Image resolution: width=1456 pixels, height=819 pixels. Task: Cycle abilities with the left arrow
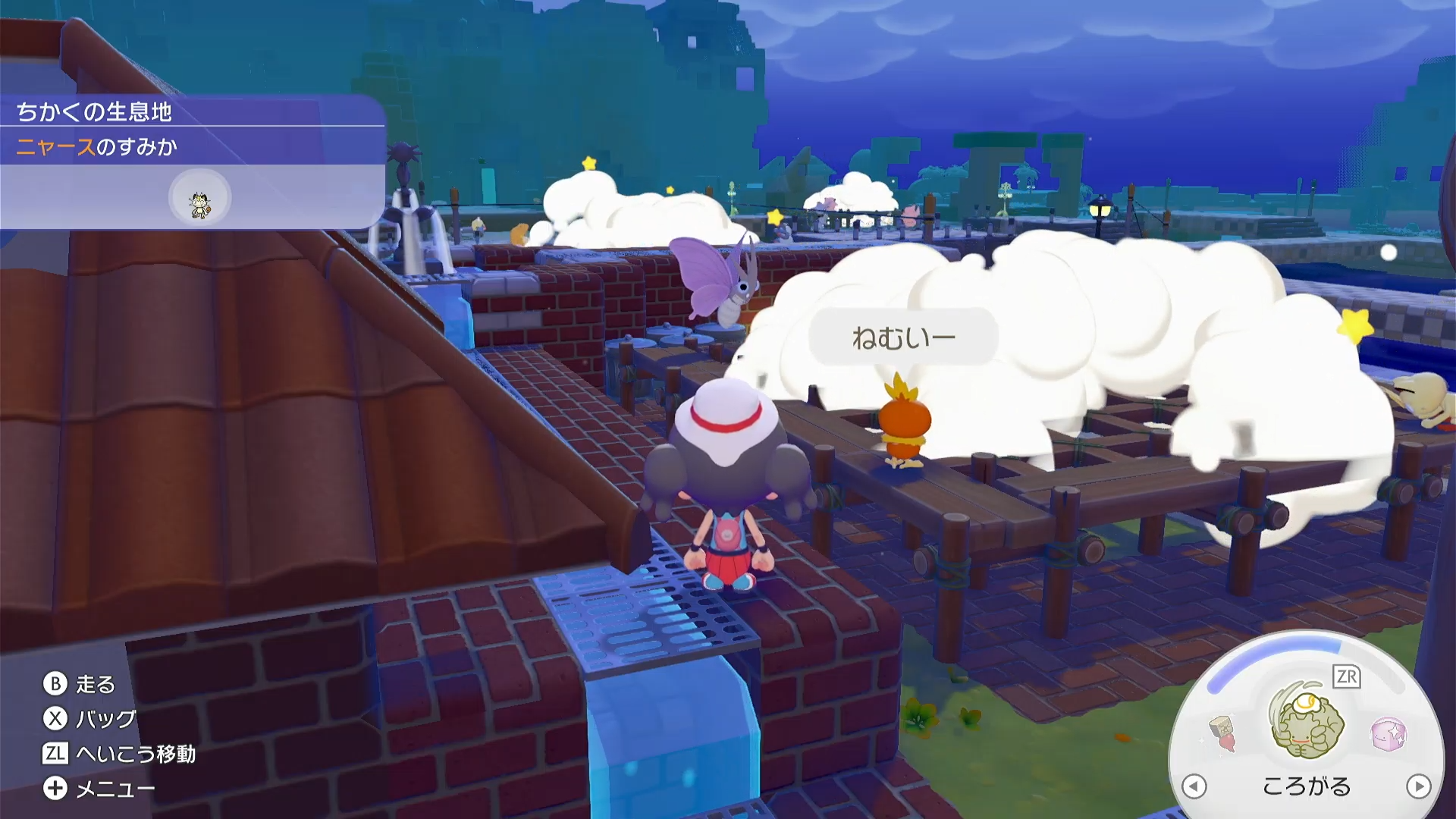tap(1194, 786)
